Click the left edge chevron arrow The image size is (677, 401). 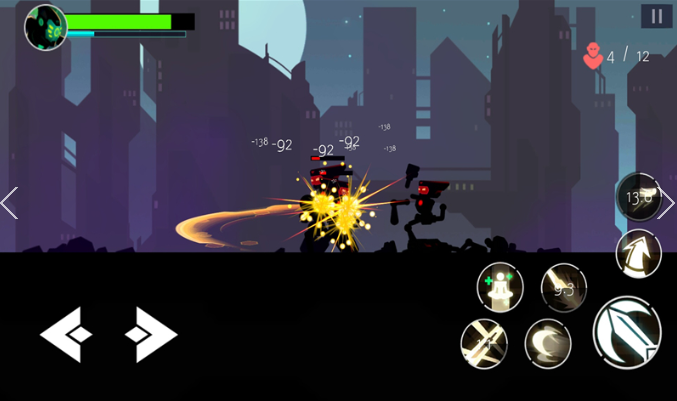coord(9,203)
